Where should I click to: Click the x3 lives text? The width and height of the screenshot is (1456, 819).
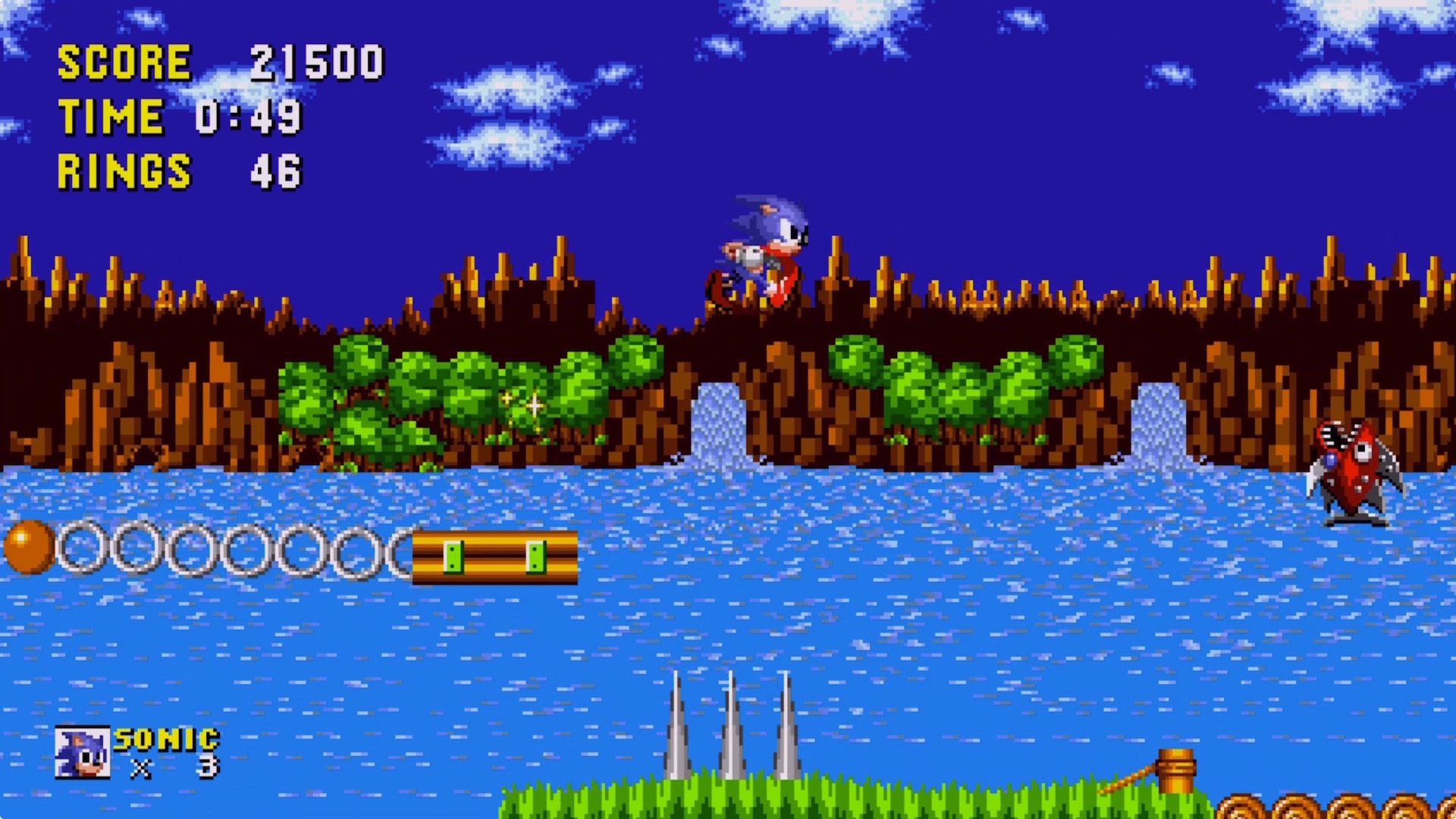[174, 770]
